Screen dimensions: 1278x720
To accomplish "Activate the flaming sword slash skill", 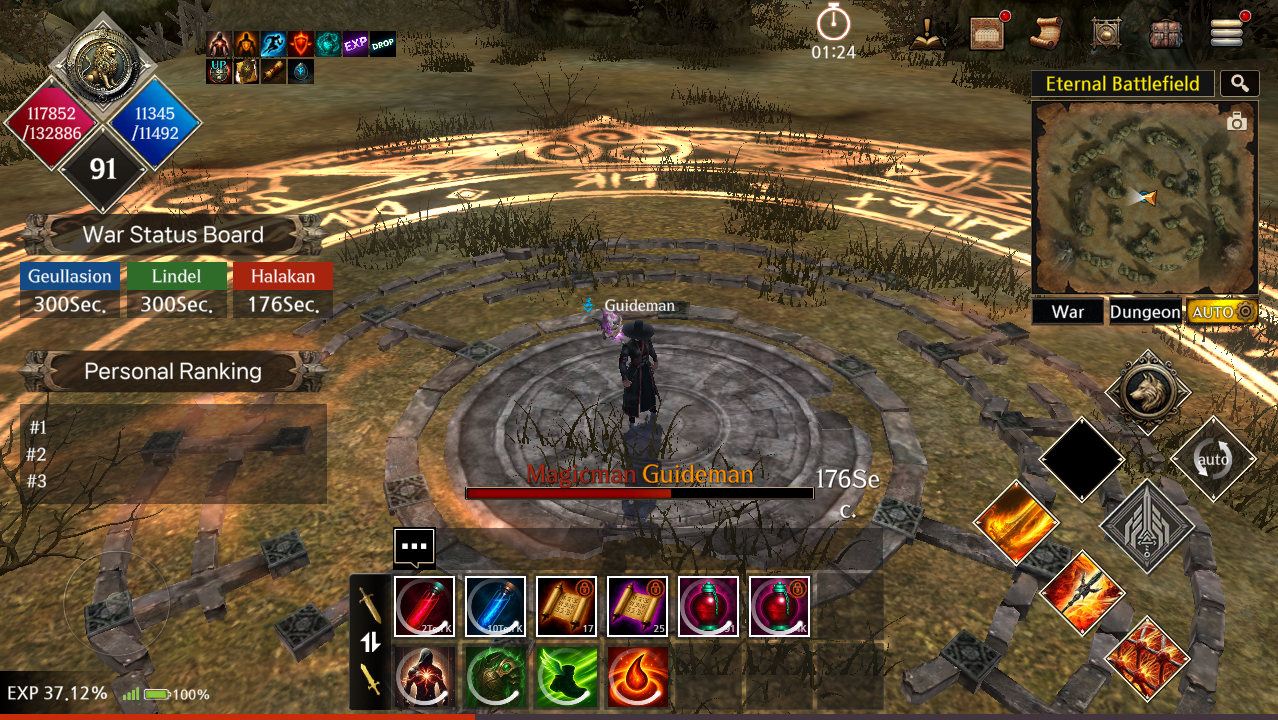I will click(1016, 523).
